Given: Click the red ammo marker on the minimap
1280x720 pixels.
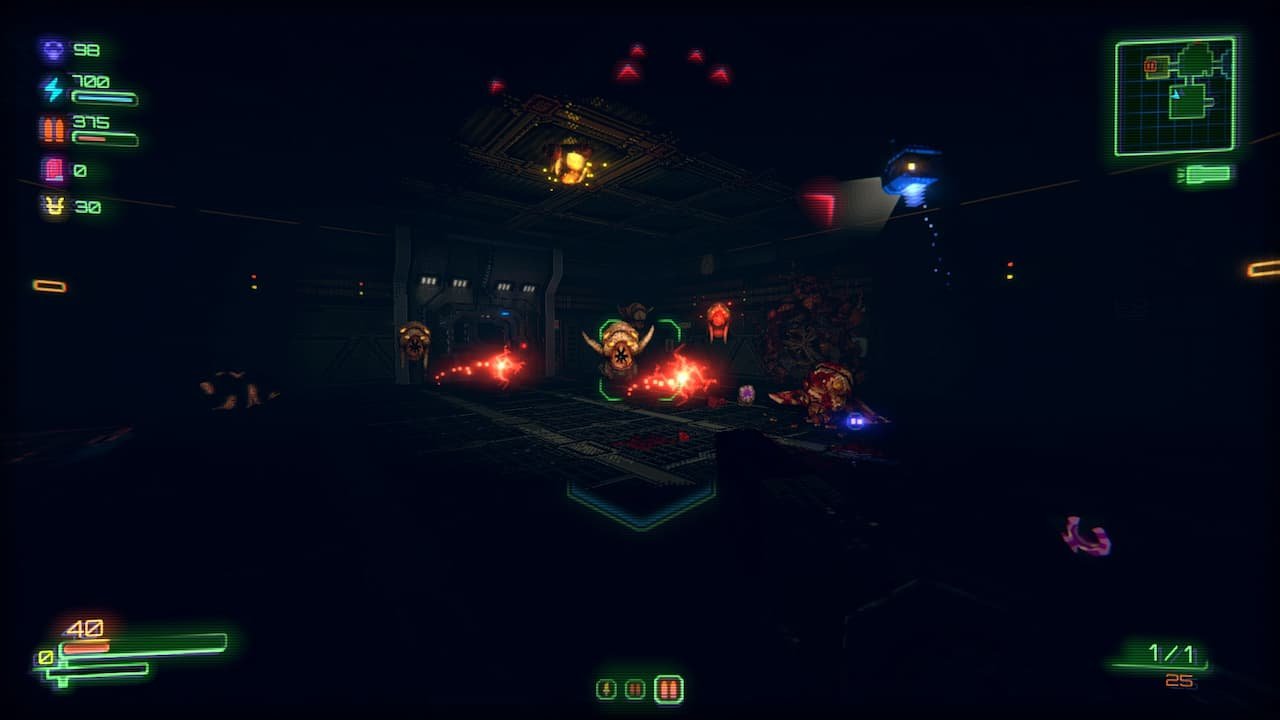Looking at the screenshot, I should [1151, 66].
